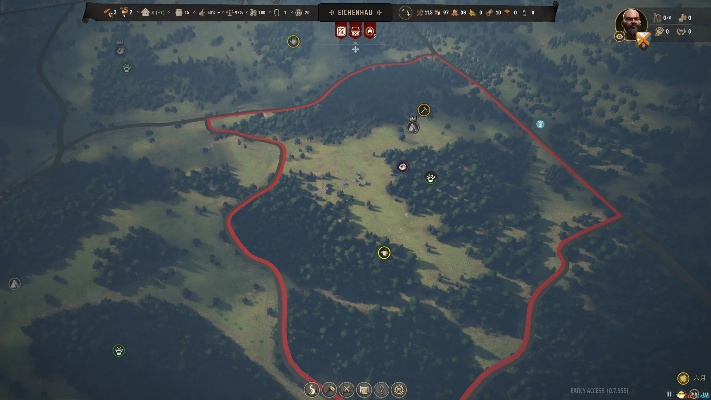Viewport: 711px width, 400px height.
Task: Open the hammer construction menu button
Action: pyautogui.click(x=329, y=388)
